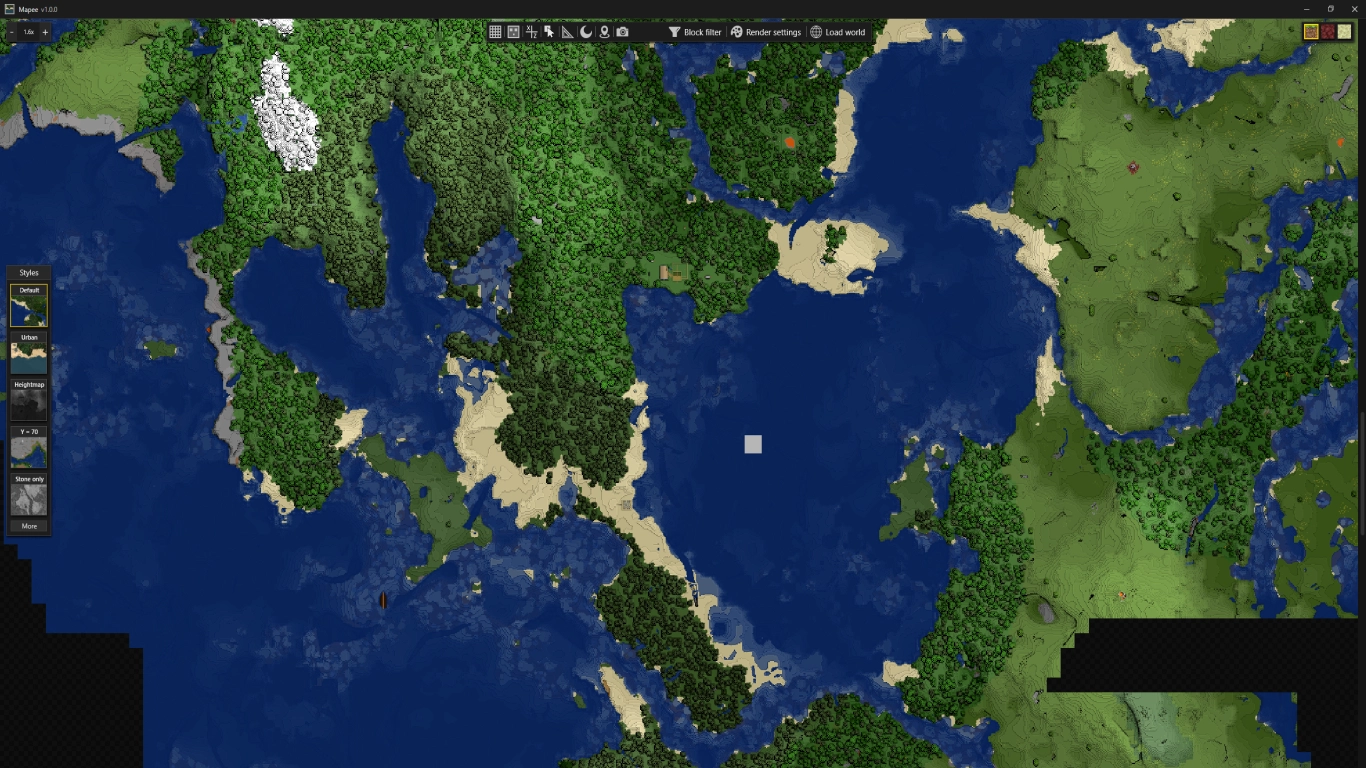Screen dimensions: 1366x768
Task: Click the X/Z coordinates display icon
Action: (532, 31)
